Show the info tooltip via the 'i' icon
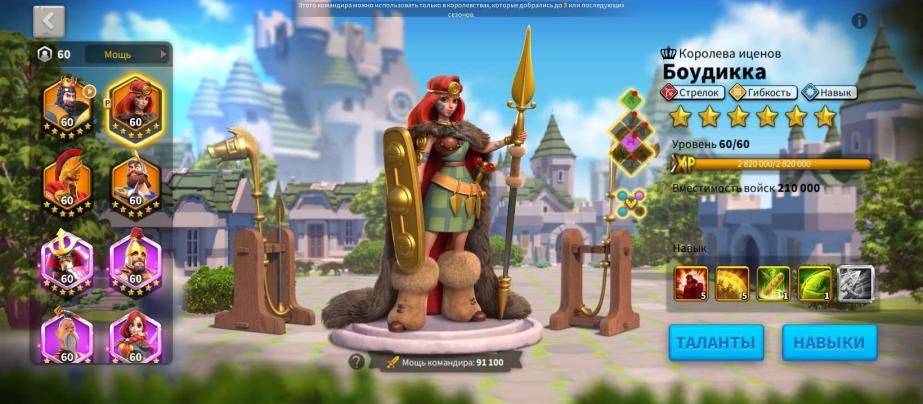The image size is (923, 404). point(859,20)
